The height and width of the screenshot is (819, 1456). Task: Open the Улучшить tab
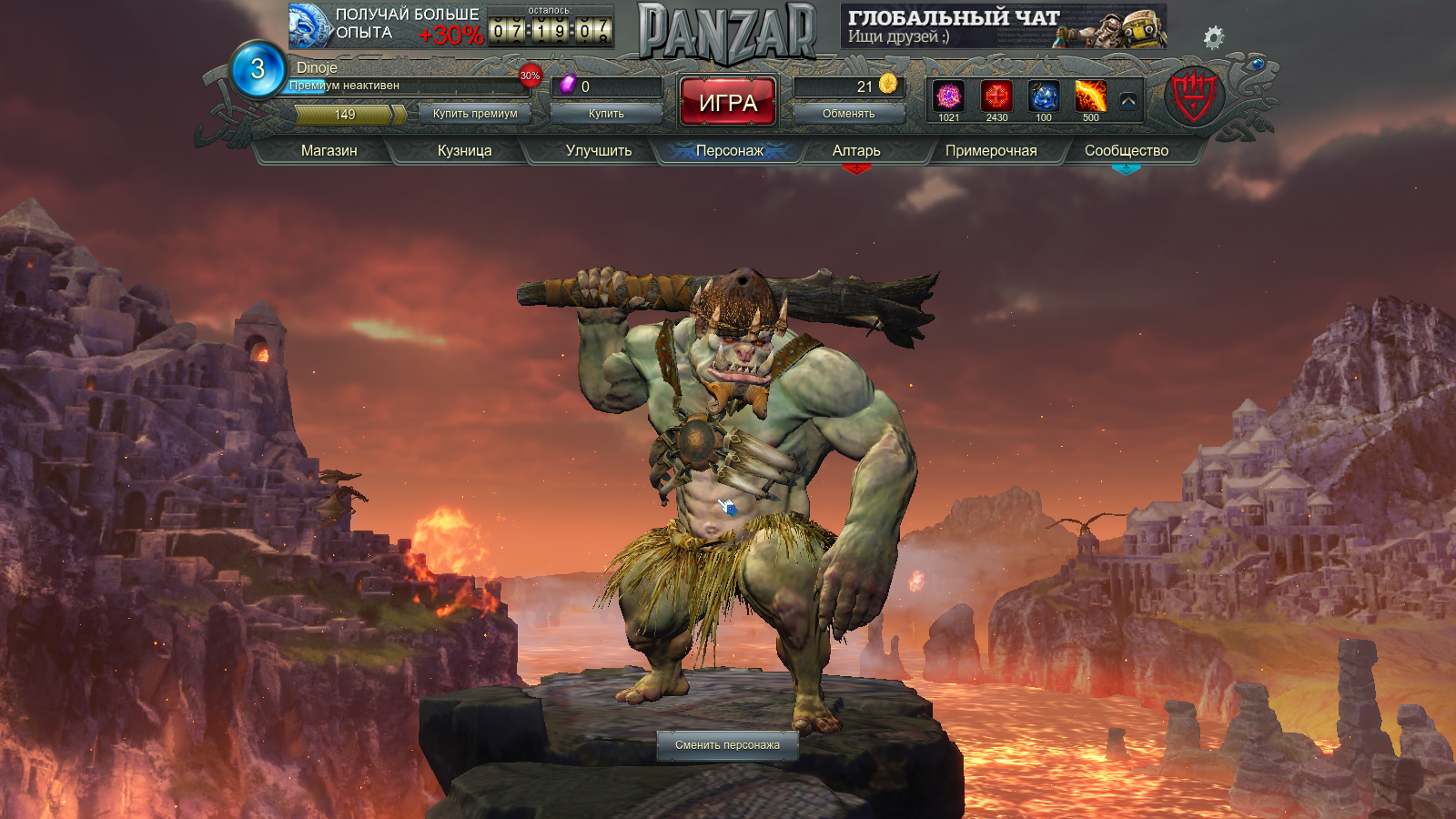pos(598,150)
